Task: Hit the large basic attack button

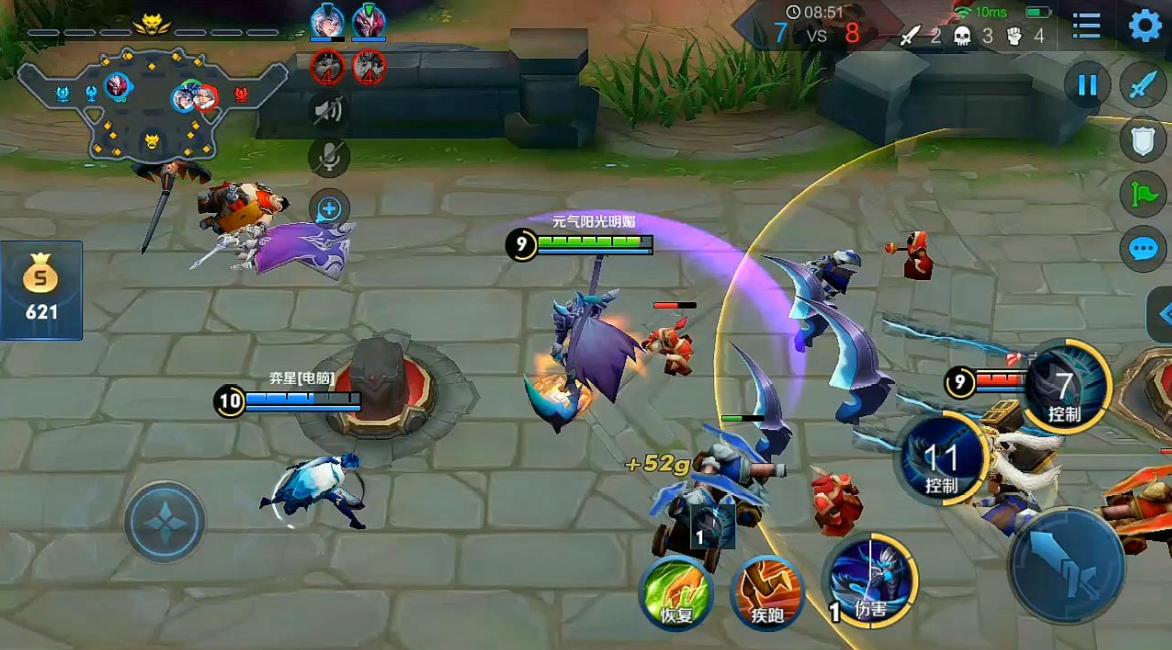Action: pos(1066,565)
